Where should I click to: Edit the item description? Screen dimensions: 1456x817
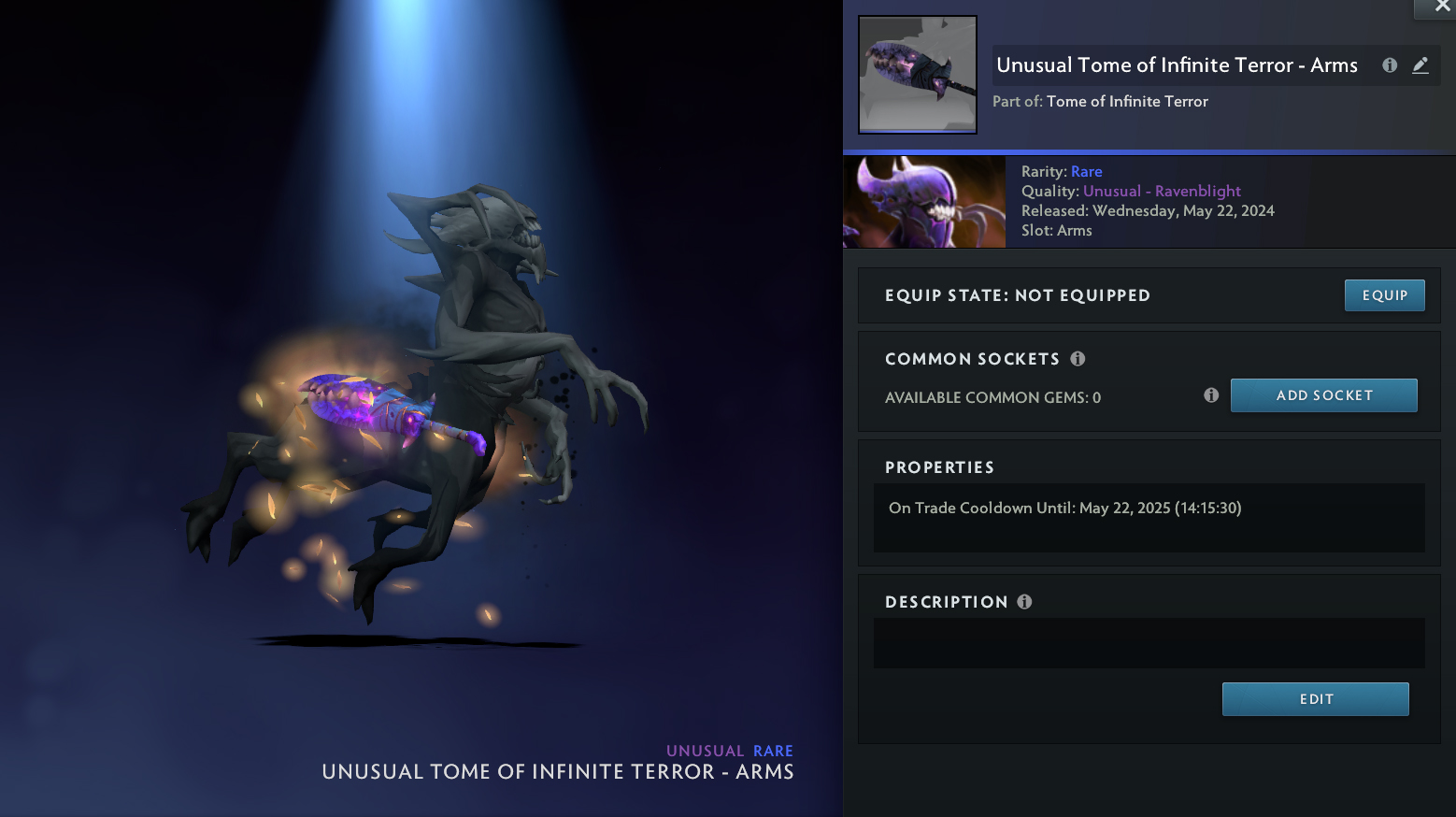(x=1315, y=699)
